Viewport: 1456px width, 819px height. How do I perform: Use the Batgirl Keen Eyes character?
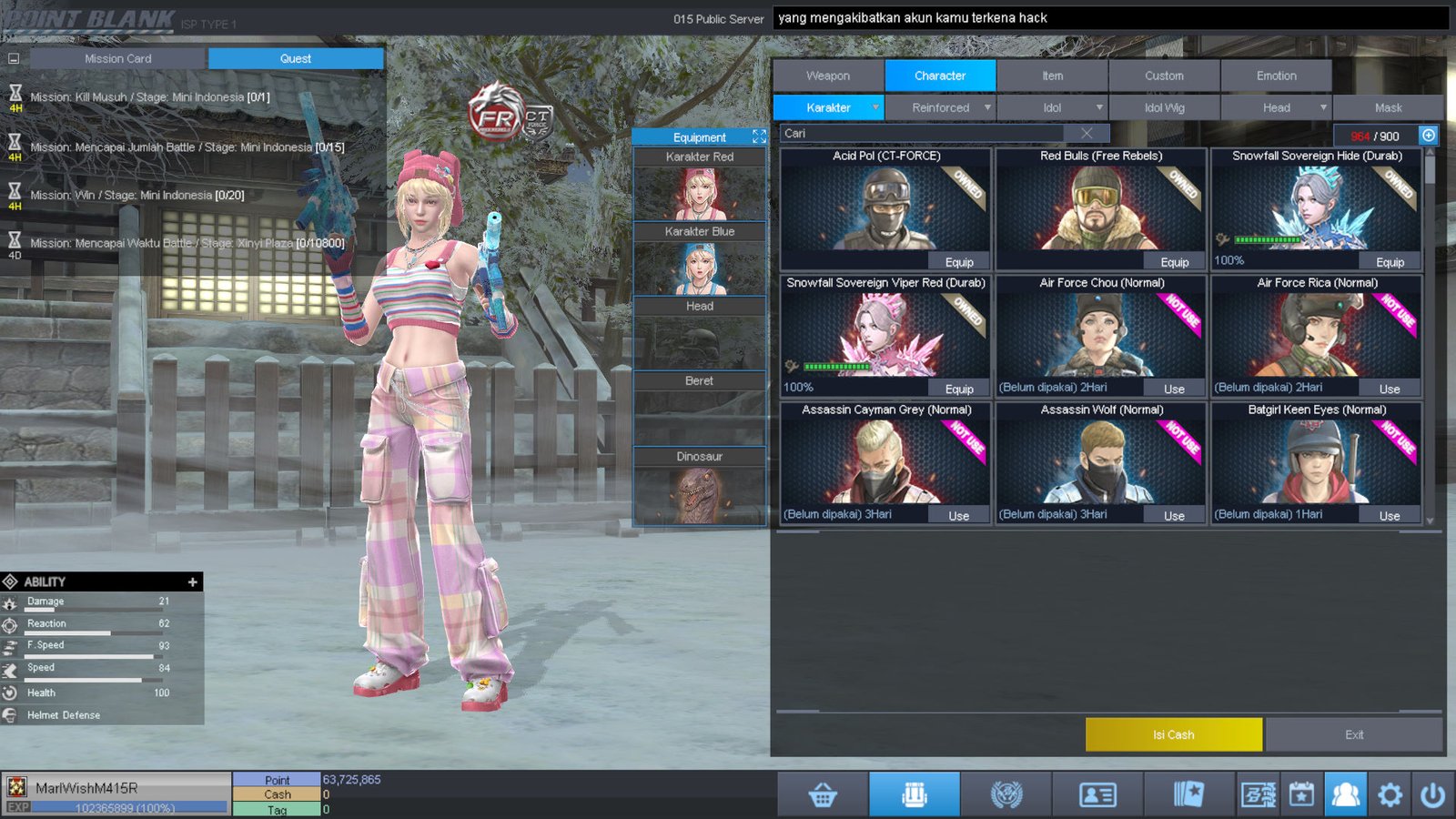coord(1389,515)
